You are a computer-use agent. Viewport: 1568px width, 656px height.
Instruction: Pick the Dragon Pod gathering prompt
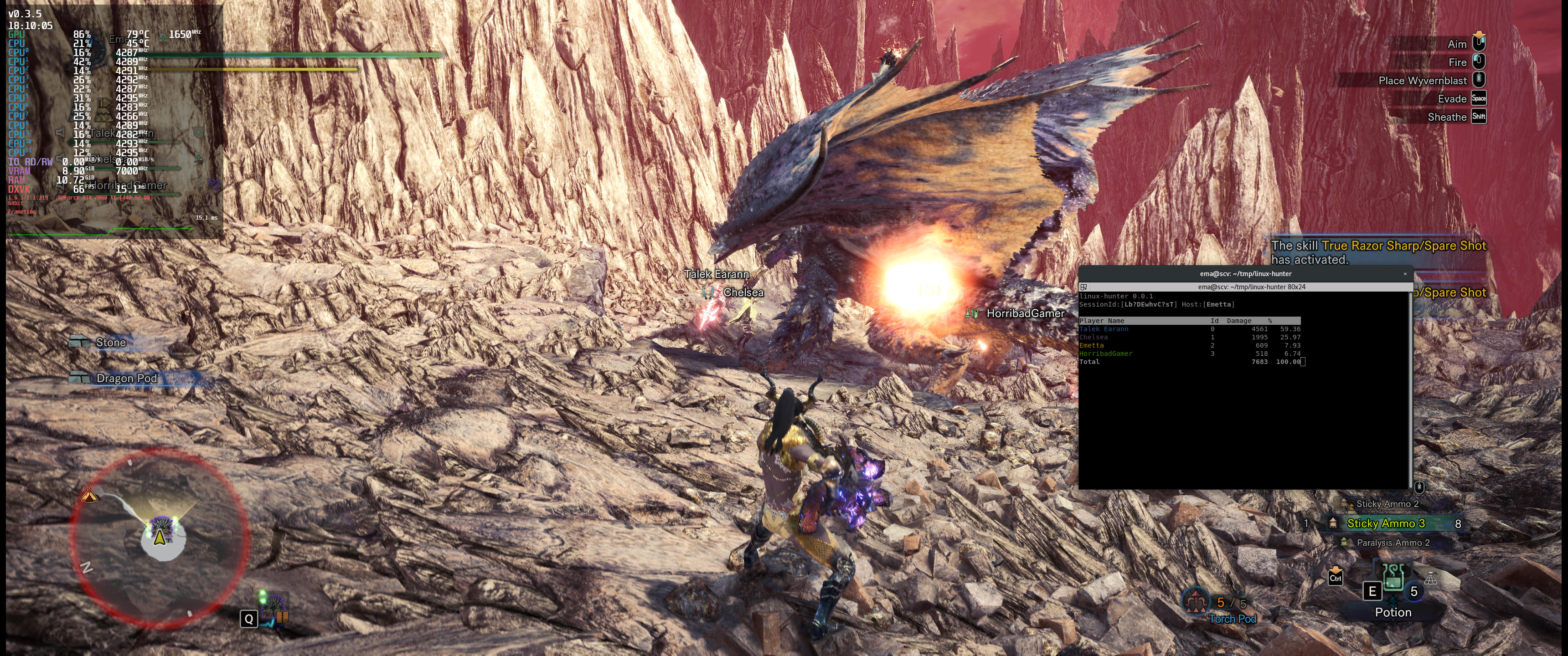(x=126, y=379)
